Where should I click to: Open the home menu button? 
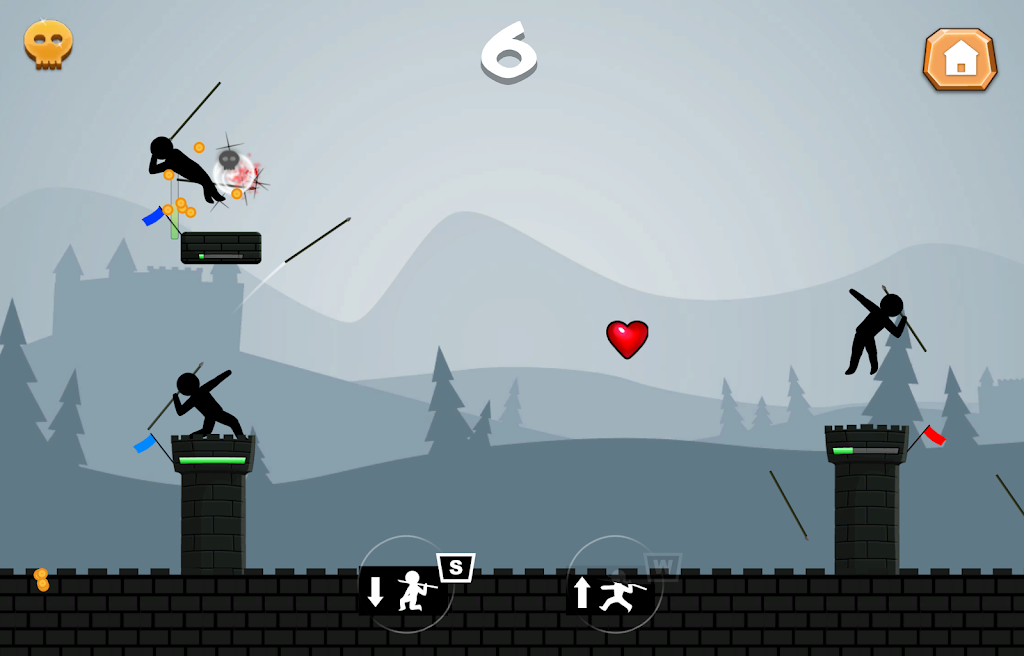point(959,59)
